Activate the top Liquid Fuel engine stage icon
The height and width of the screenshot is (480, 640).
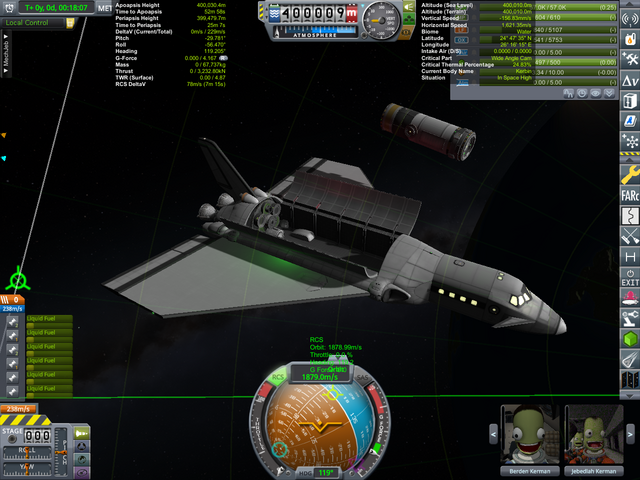click(12, 320)
